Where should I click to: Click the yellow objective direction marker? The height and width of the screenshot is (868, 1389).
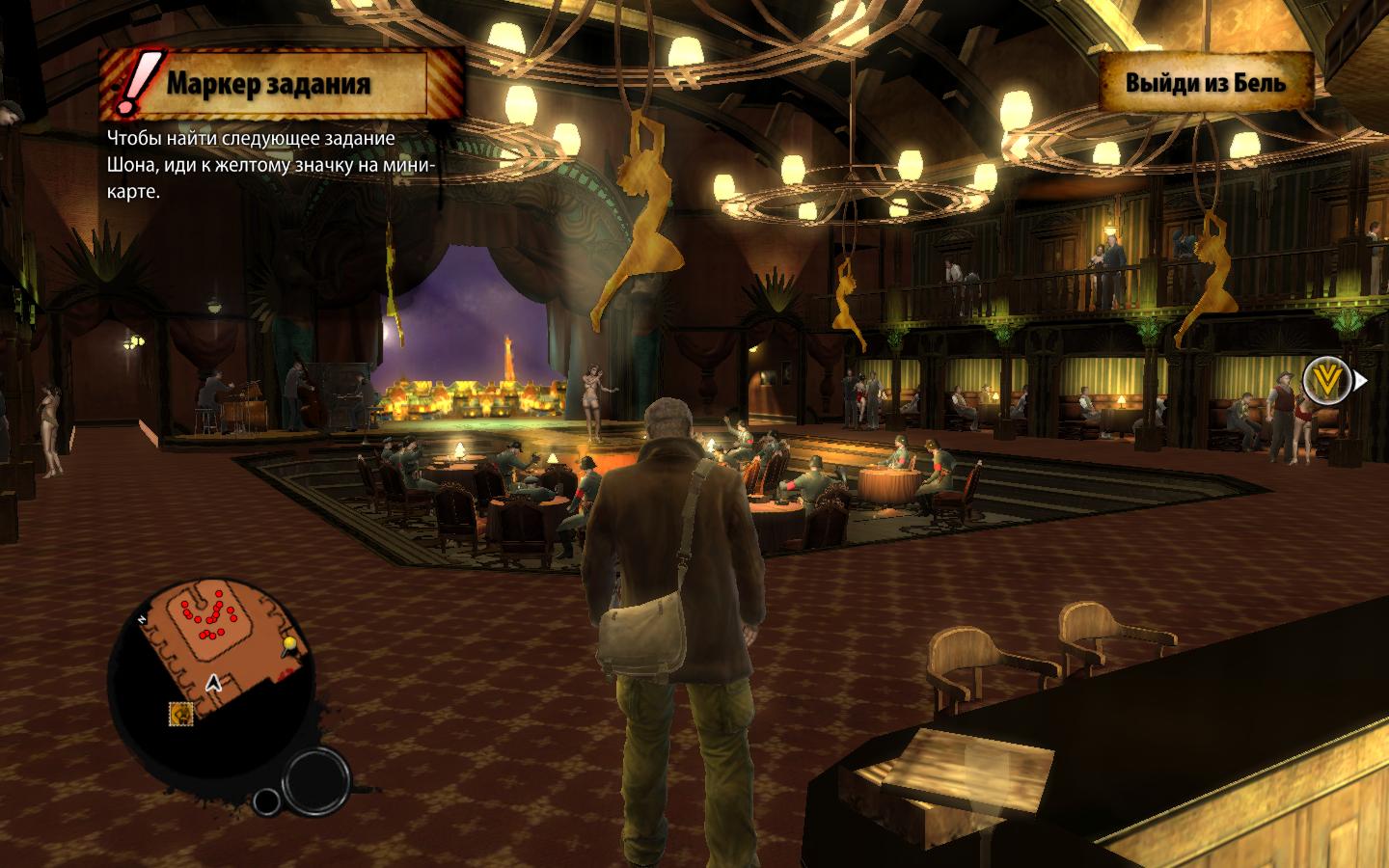pos(1322,380)
